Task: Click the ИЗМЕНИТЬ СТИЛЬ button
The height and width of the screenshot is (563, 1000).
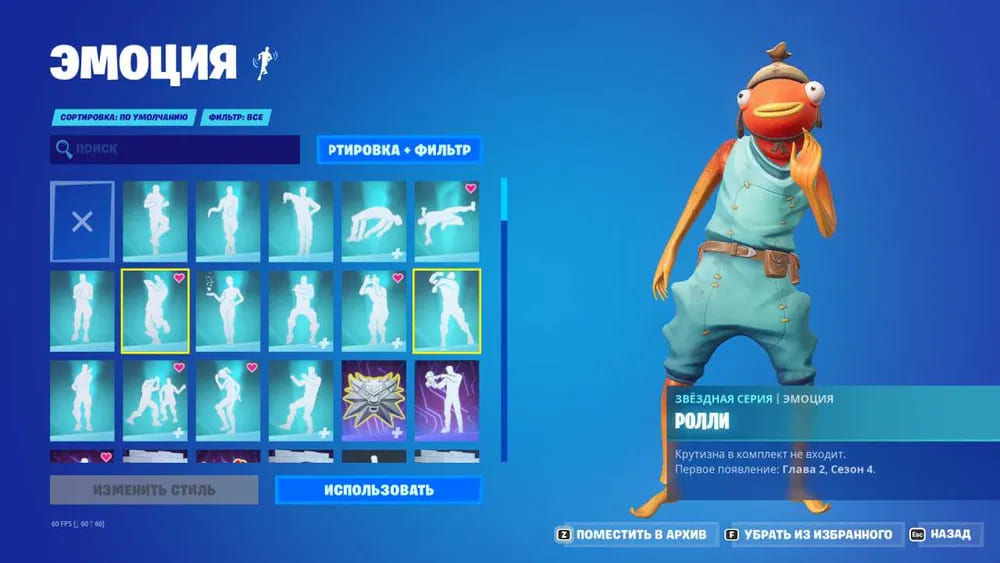Action: pos(154,490)
